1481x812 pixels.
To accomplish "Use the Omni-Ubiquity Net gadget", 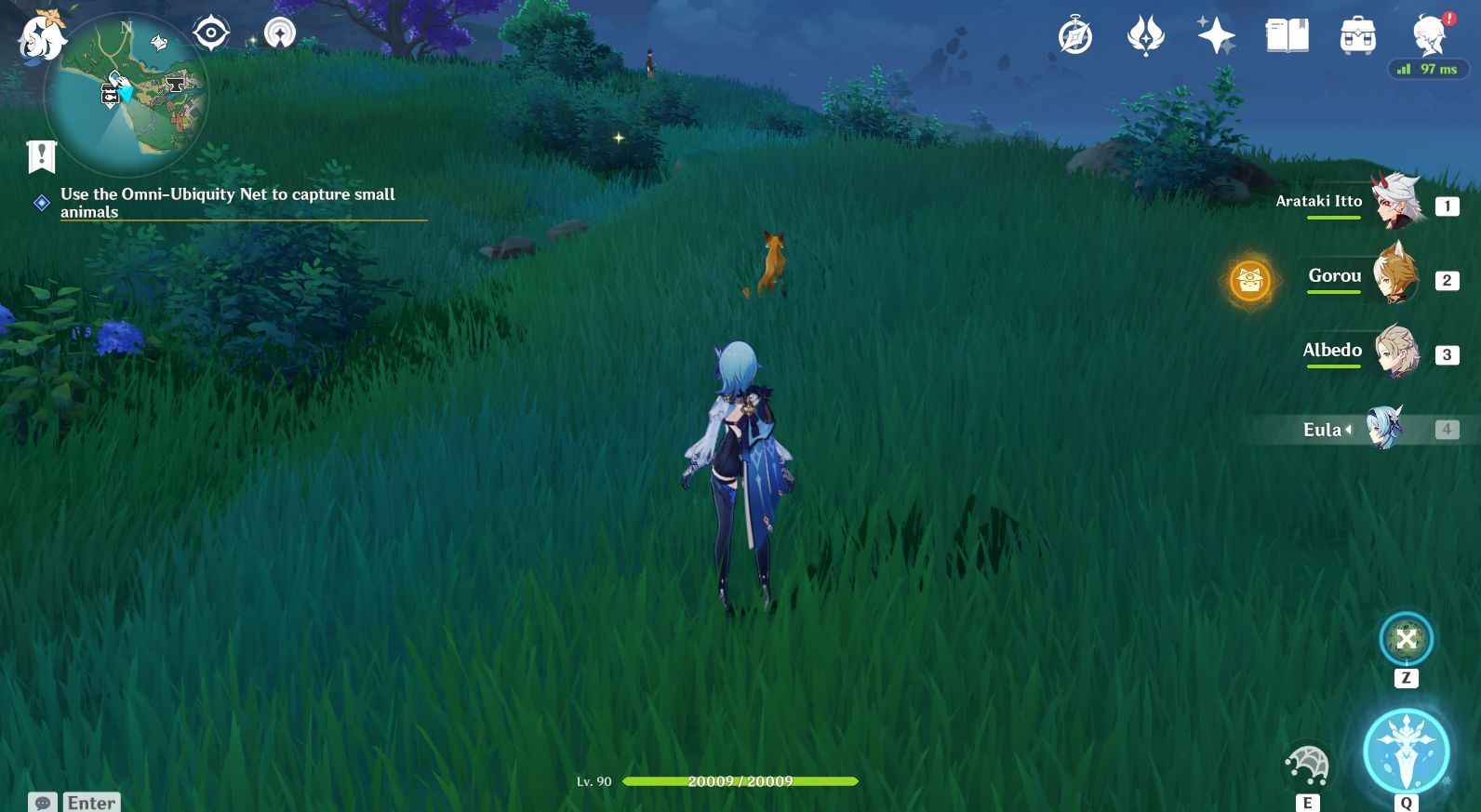I will click(x=1406, y=639).
